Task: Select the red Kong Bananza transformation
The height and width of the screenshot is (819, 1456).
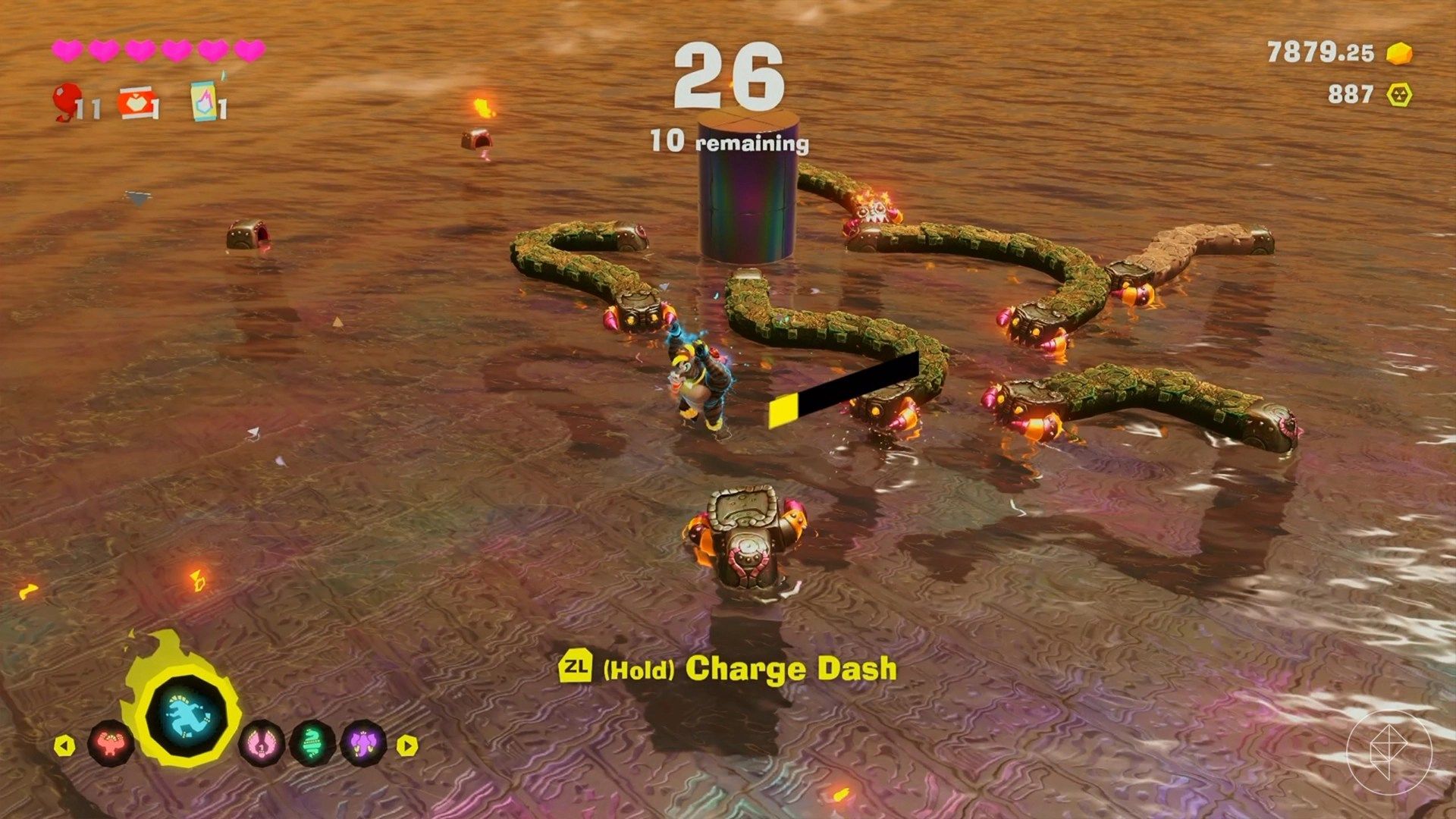Action: click(x=111, y=743)
